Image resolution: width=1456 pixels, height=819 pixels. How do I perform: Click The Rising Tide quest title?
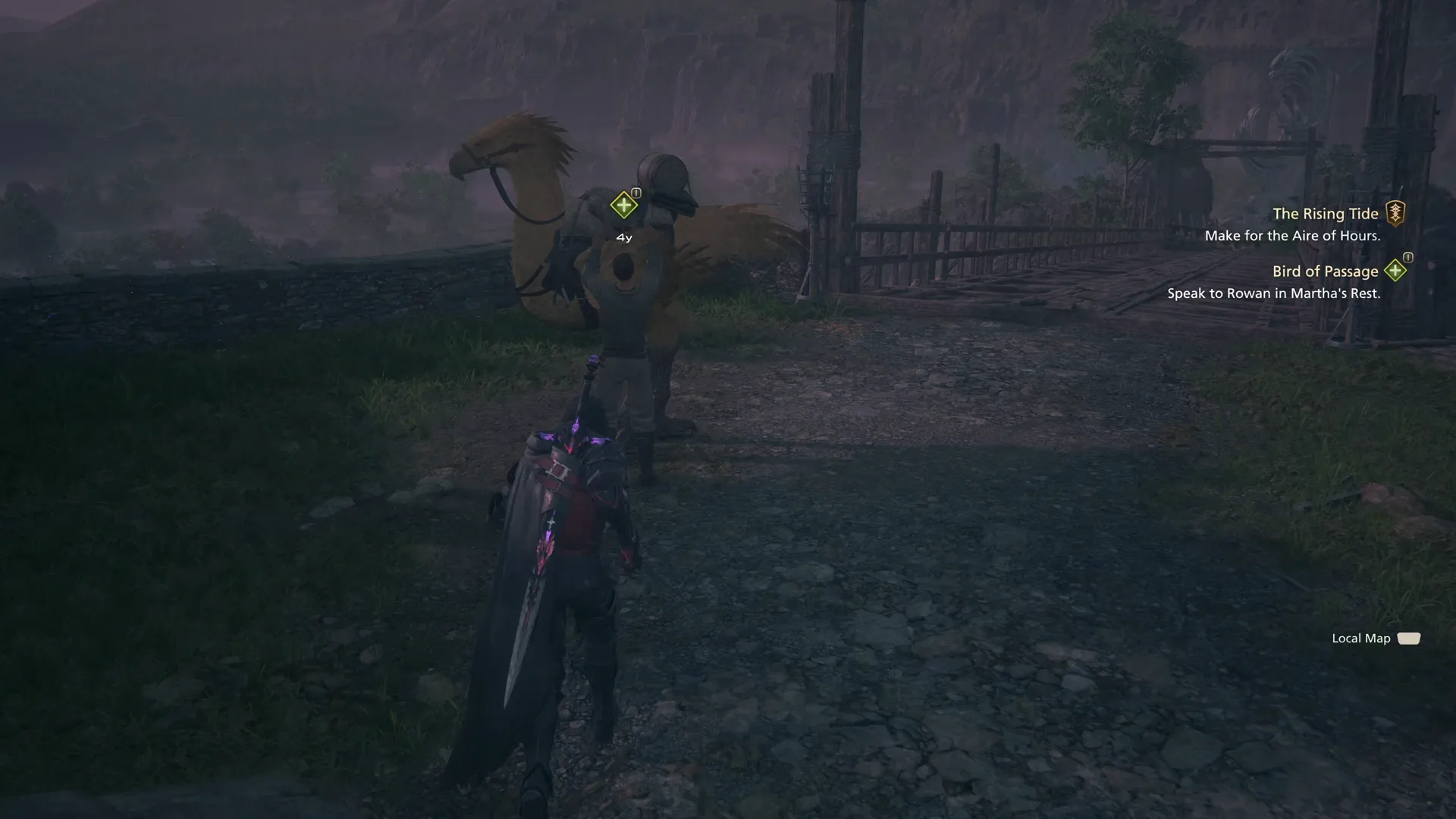point(1327,213)
